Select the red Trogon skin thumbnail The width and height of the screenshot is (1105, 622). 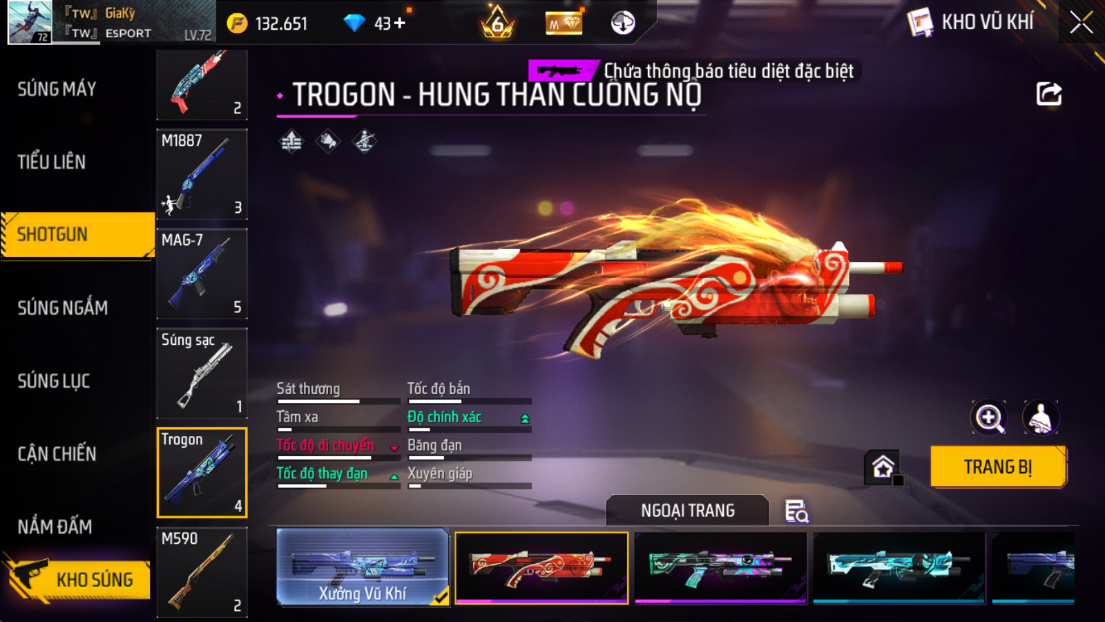(x=541, y=568)
